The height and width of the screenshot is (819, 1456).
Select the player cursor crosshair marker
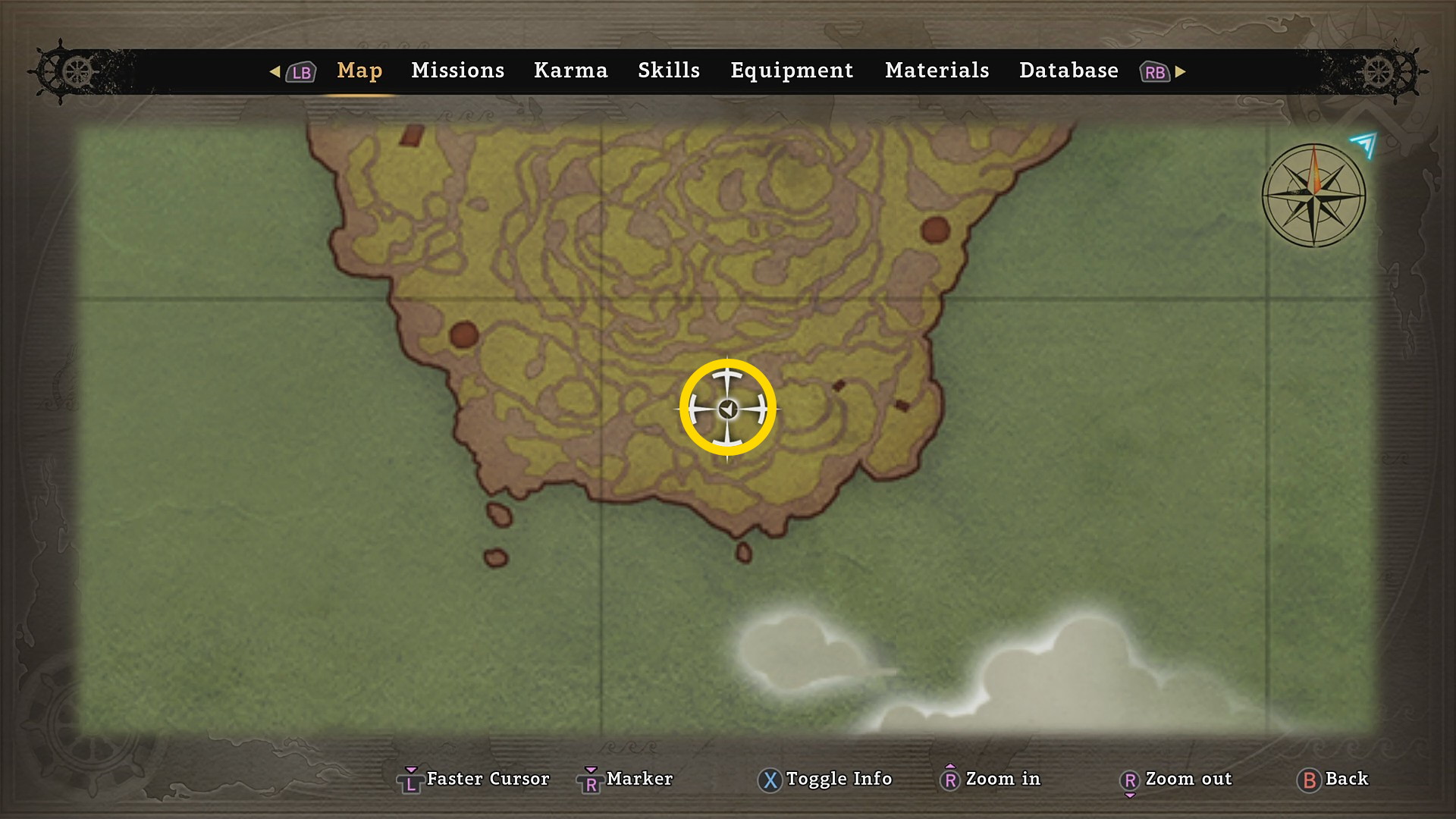pos(727,409)
